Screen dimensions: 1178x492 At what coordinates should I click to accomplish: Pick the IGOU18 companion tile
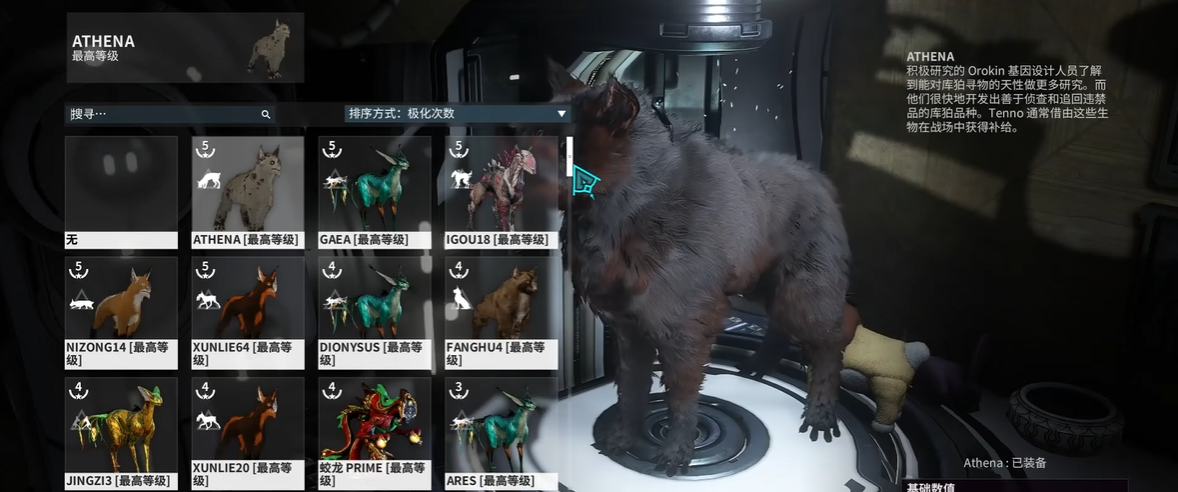click(x=502, y=192)
